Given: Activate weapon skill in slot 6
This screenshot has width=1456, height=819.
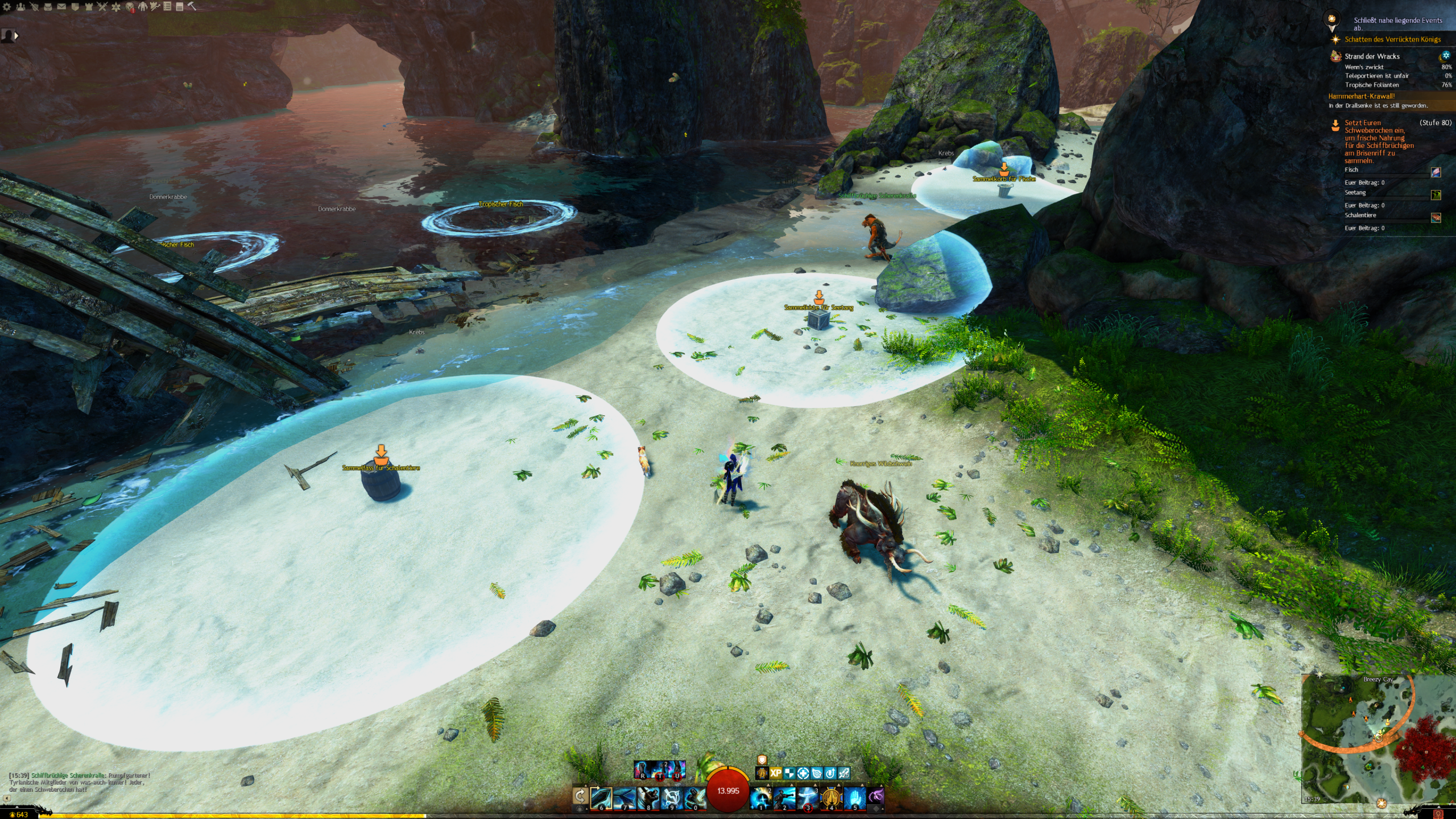Looking at the screenshot, I should 601,798.
